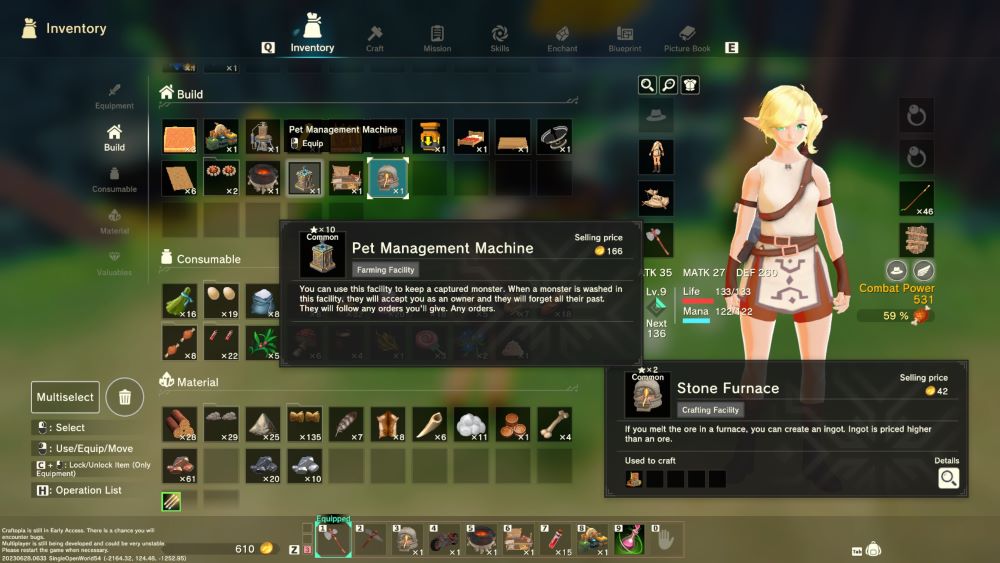Select the bed build item slot
This screenshot has height=563, width=1000.
[471, 136]
